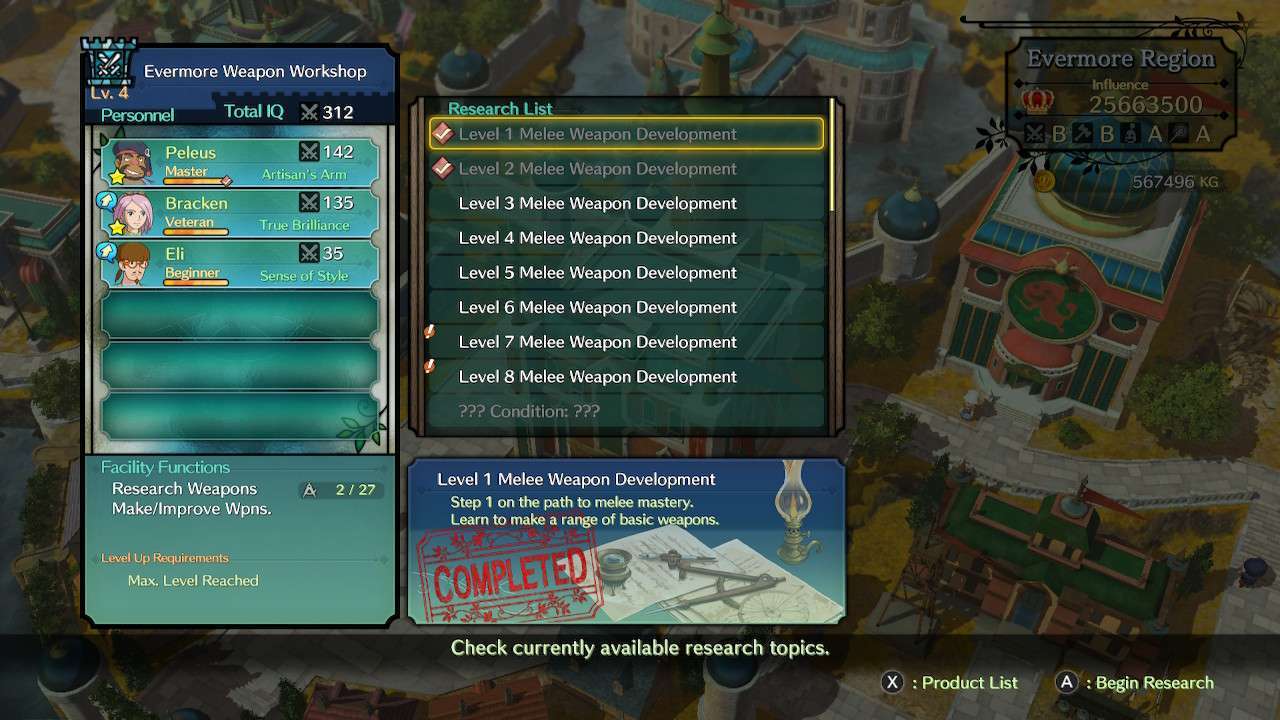Choose Level 7 Melee Weapon Development
The height and width of the screenshot is (720, 1280).
[626, 342]
